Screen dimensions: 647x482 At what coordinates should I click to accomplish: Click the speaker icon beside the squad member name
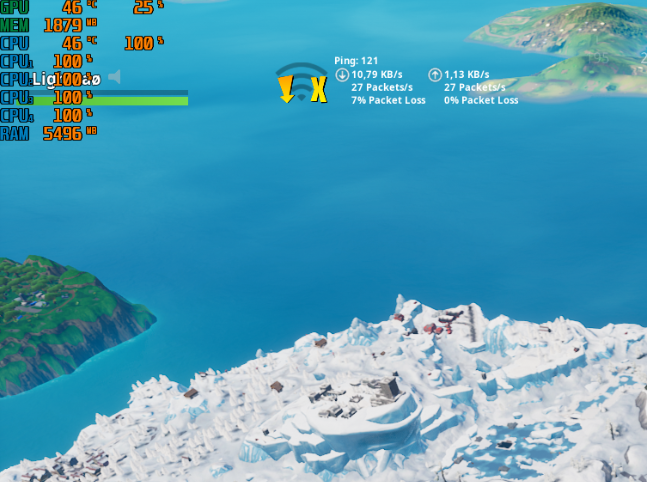tap(114, 77)
